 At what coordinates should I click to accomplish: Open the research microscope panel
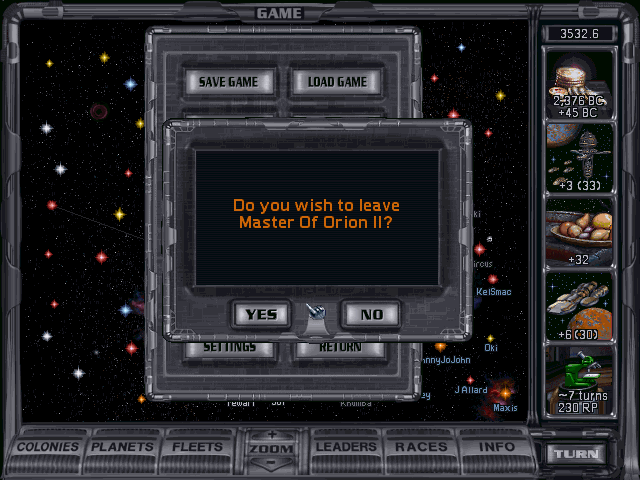pyautogui.click(x=577, y=380)
